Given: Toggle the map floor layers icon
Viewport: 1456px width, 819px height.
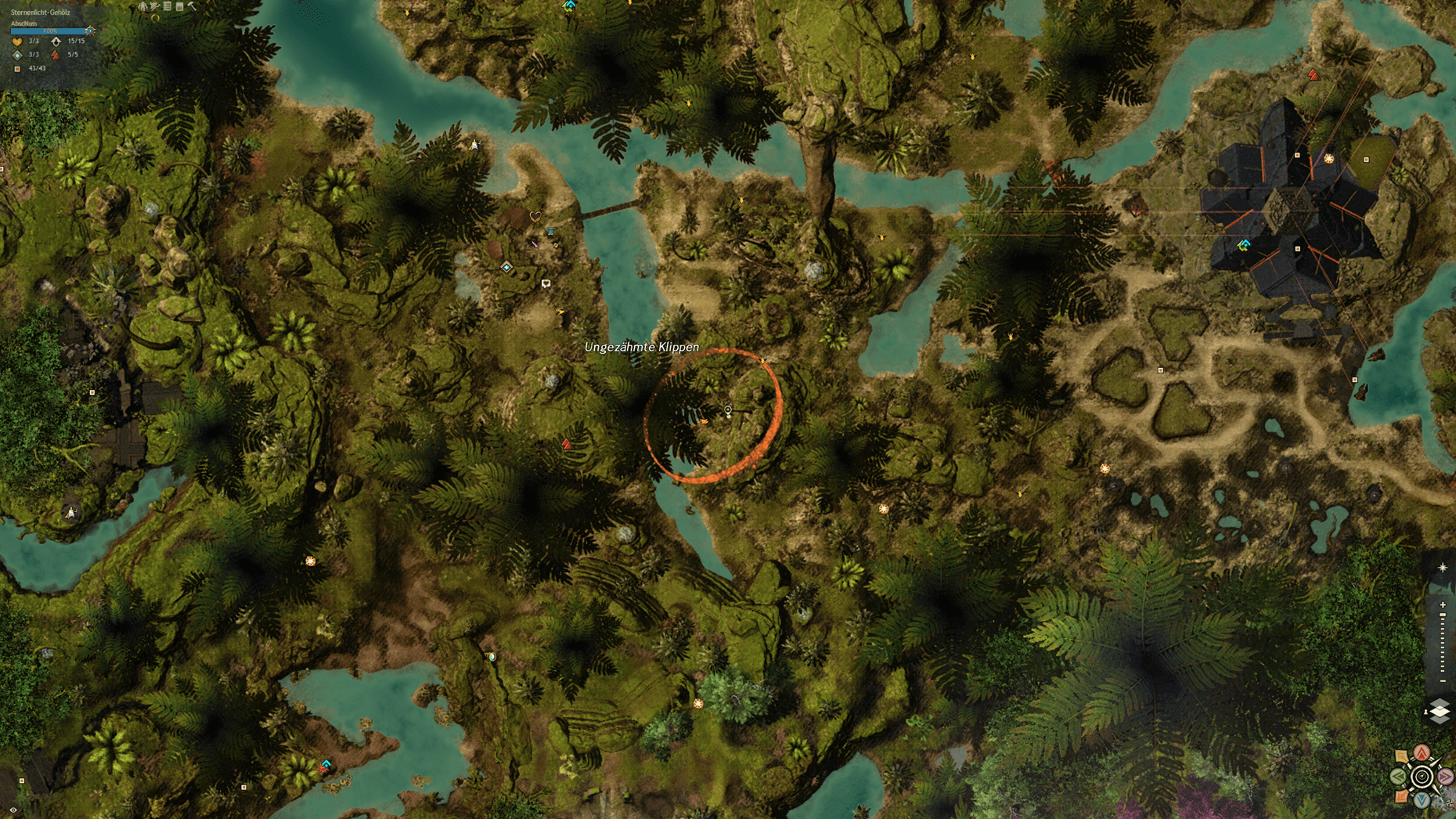Looking at the screenshot, I should (1440, 711).
